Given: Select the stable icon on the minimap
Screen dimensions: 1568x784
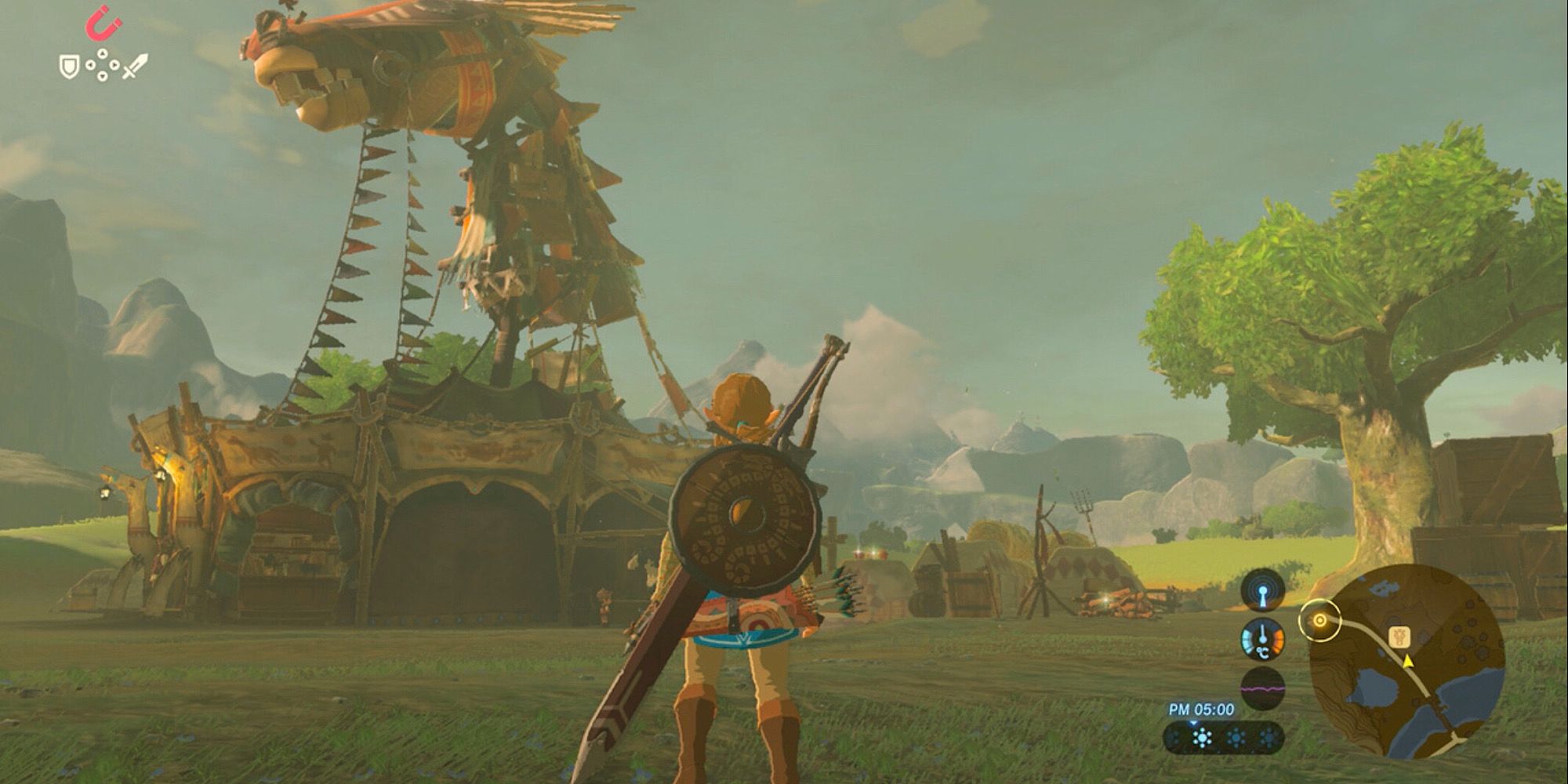Looking at the screenshot, I should coord(1400,635).
